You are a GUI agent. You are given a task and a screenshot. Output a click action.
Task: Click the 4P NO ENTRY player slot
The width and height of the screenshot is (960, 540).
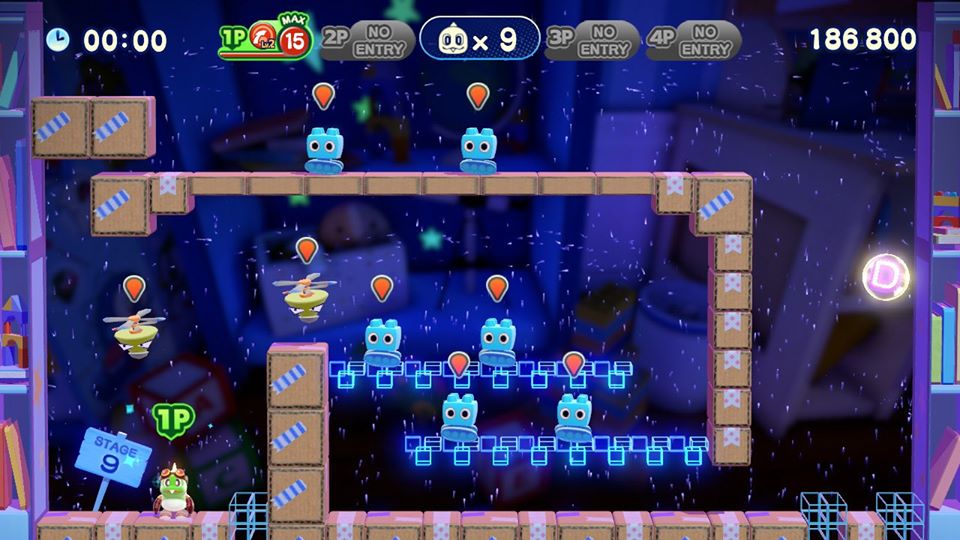pos(692,40)
